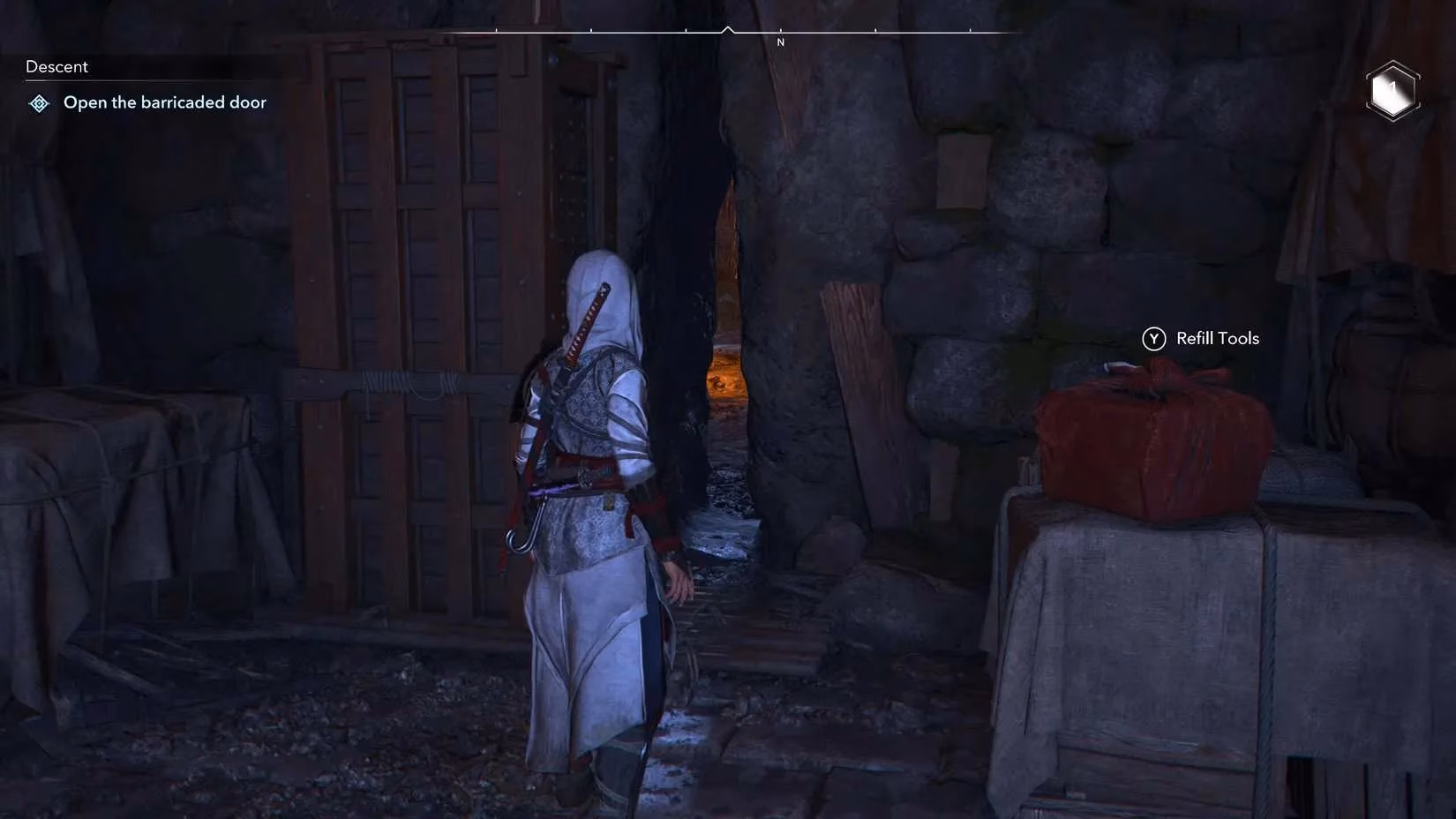Image resolution: width=1456 pixels, height=819 pixels.
Task: Click the Refill Tools label
Action: (x=1218, y=338)
